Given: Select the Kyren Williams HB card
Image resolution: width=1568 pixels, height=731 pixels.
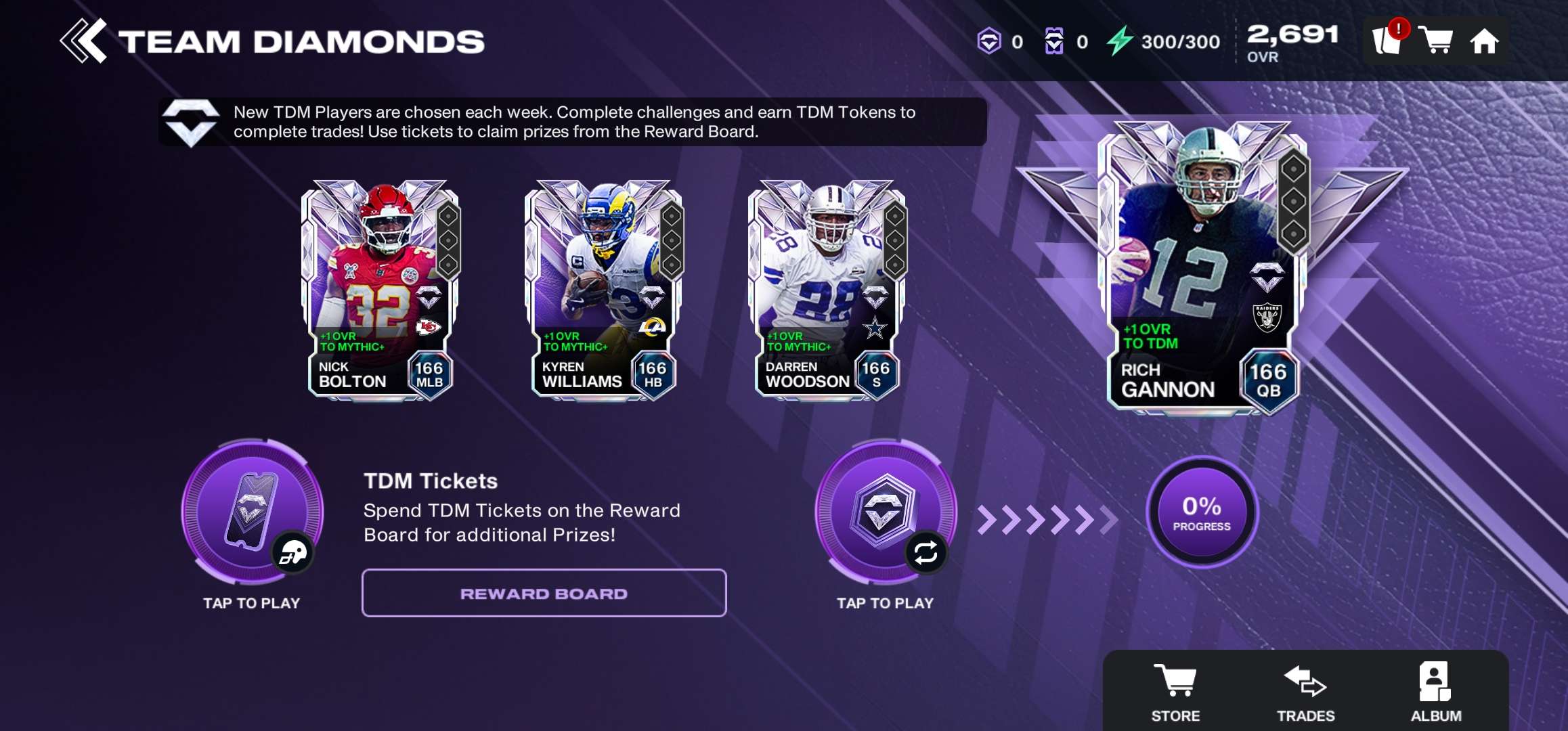Looking at the screenshot, I should (x=604, y=291).
